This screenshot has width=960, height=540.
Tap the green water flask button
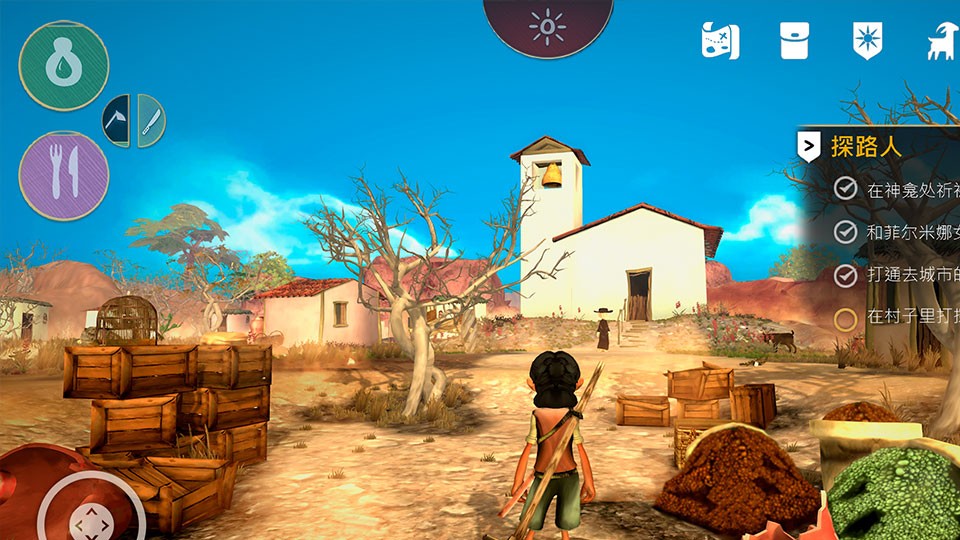tap(64, 65)
